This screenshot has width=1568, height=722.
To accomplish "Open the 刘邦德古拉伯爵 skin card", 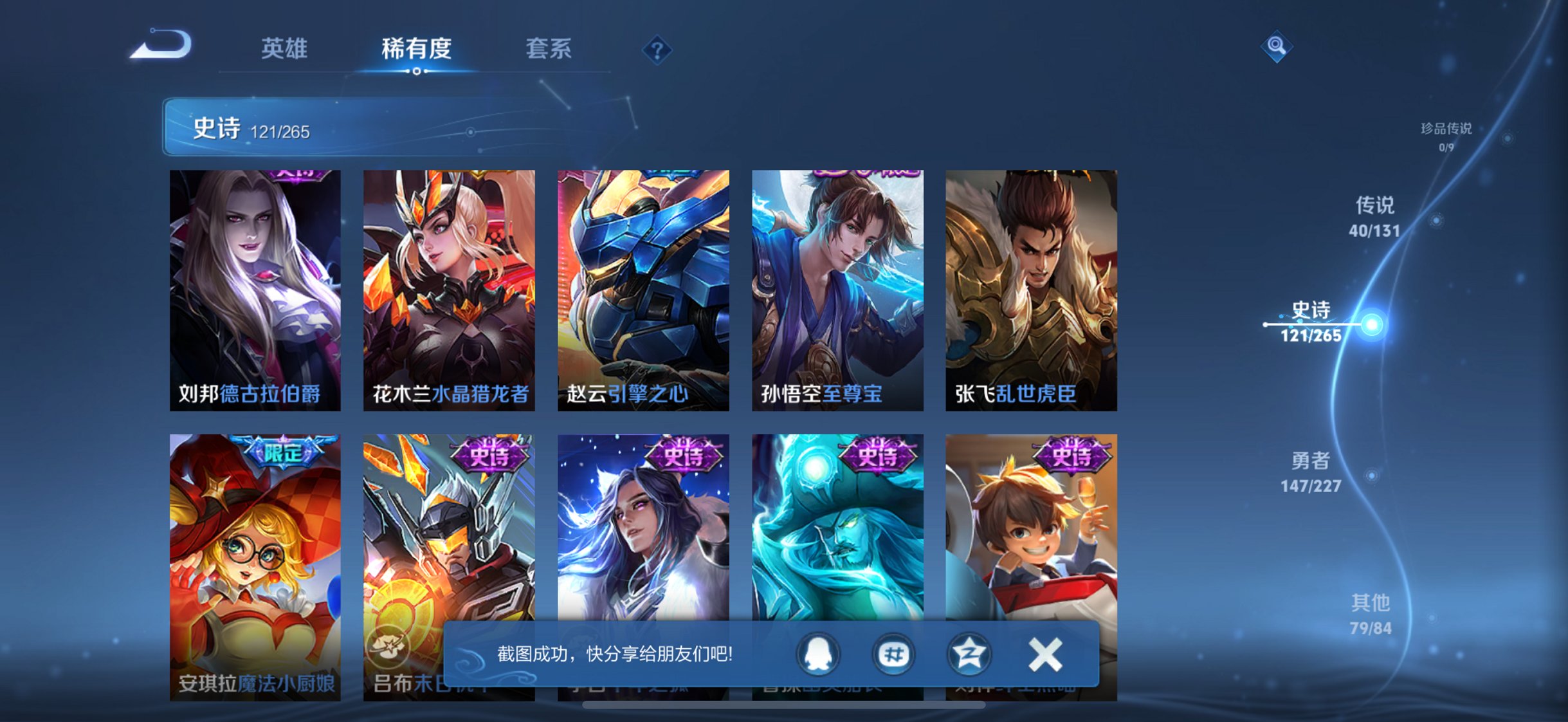I will (x=255, y=288).
